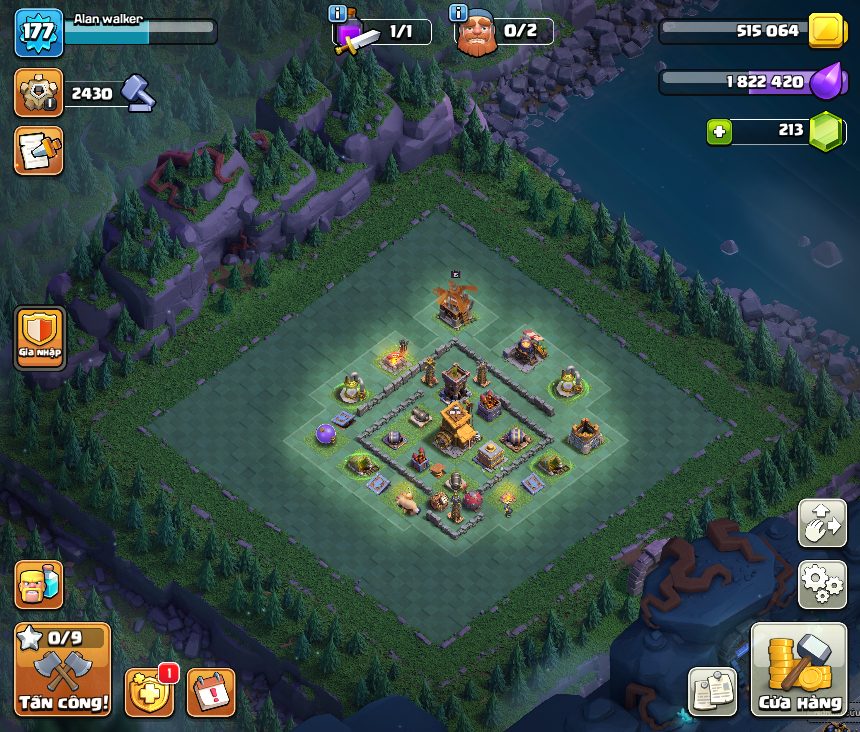Open the calendar events button
The width and height of the screenshot is (860, 732).
(211, 692)
